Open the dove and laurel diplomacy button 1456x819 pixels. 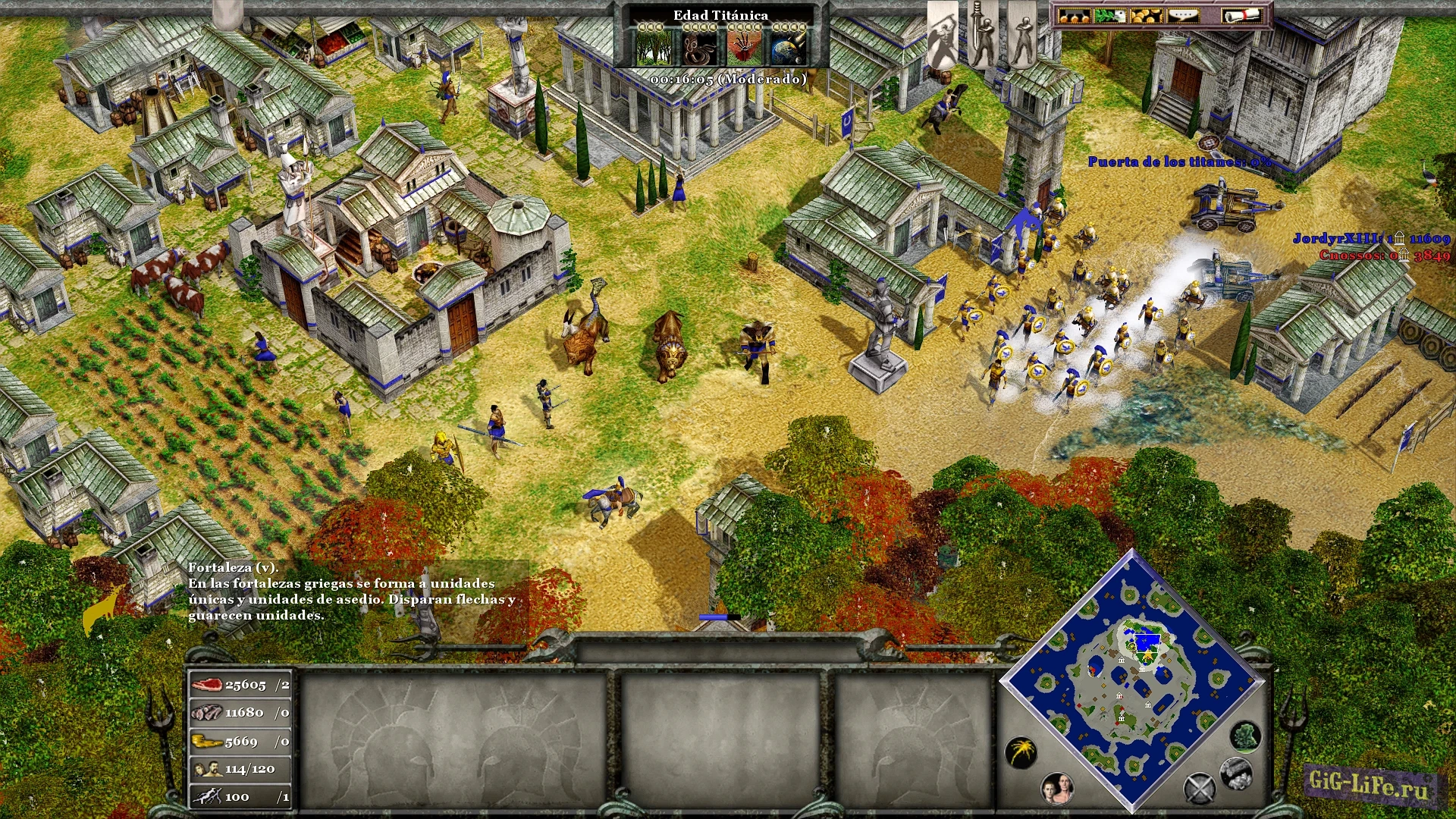(1109, 15)
